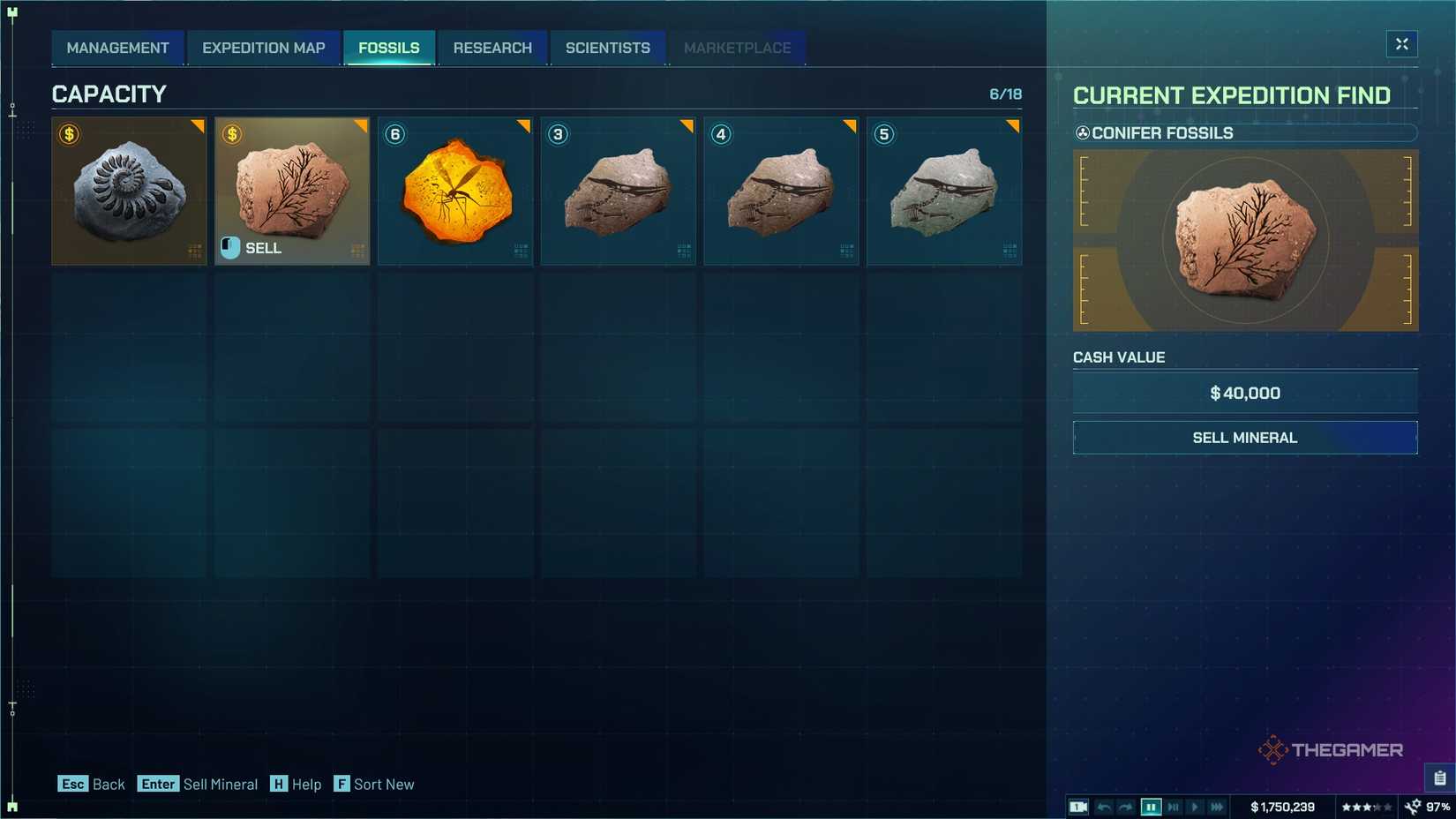Close the Current Expedition Find panel
Image resolution: width=1456 pixels, height=819 pixels.
point(1401,44)
